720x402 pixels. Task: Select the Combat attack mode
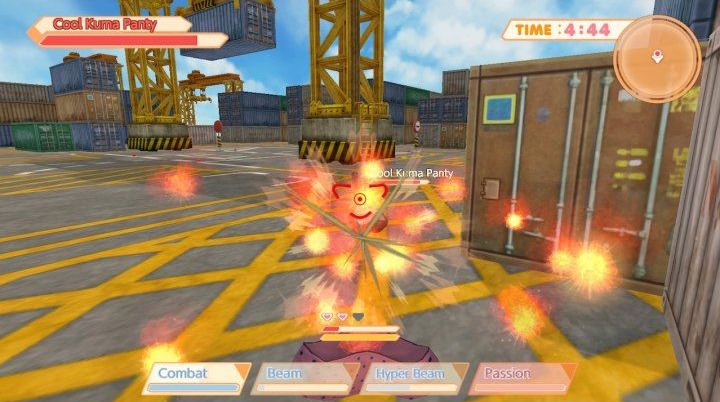(195, 377)
